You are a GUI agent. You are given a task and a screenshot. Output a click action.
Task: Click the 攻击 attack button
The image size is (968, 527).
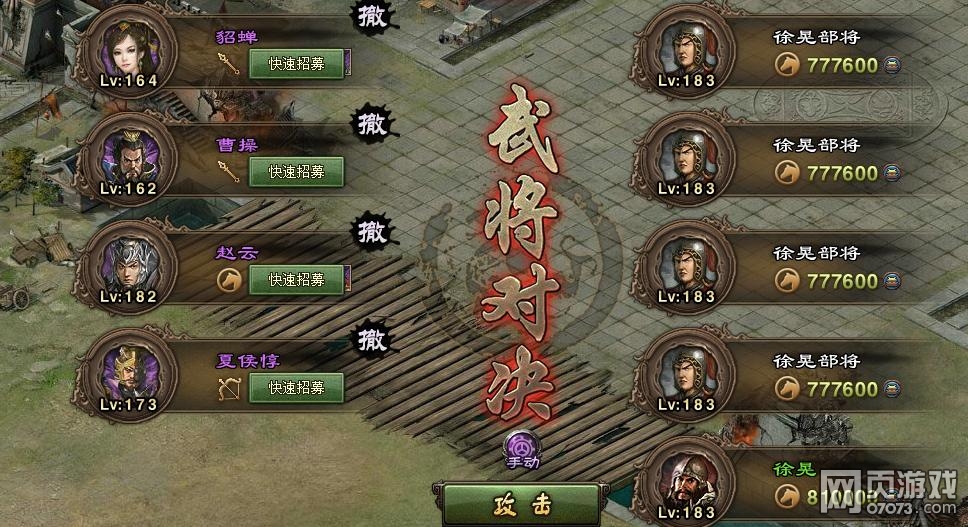pos(522,505)
